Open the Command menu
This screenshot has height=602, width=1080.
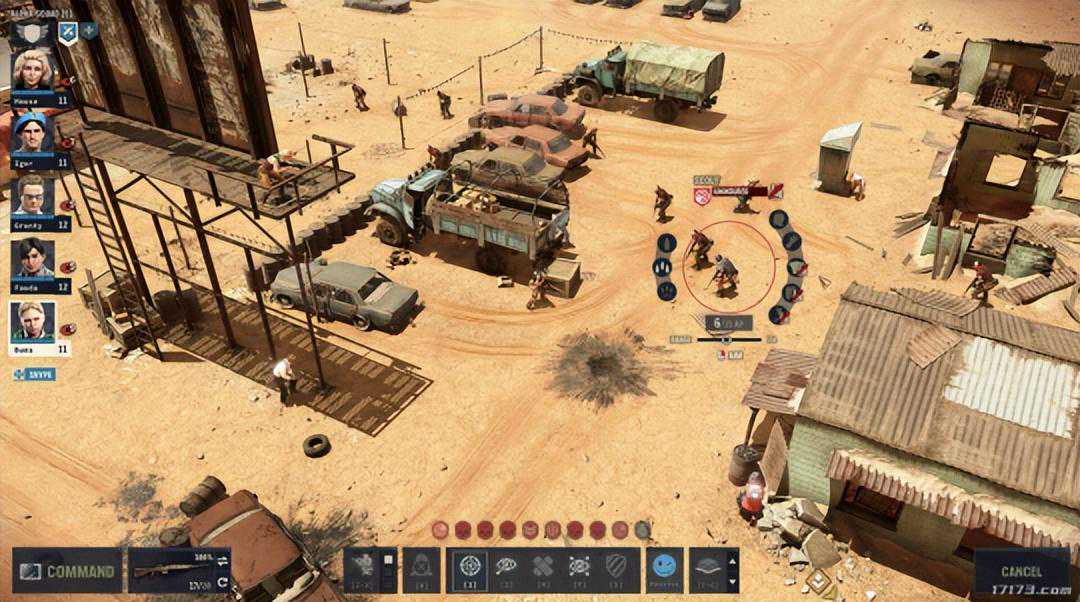(68, 571)
